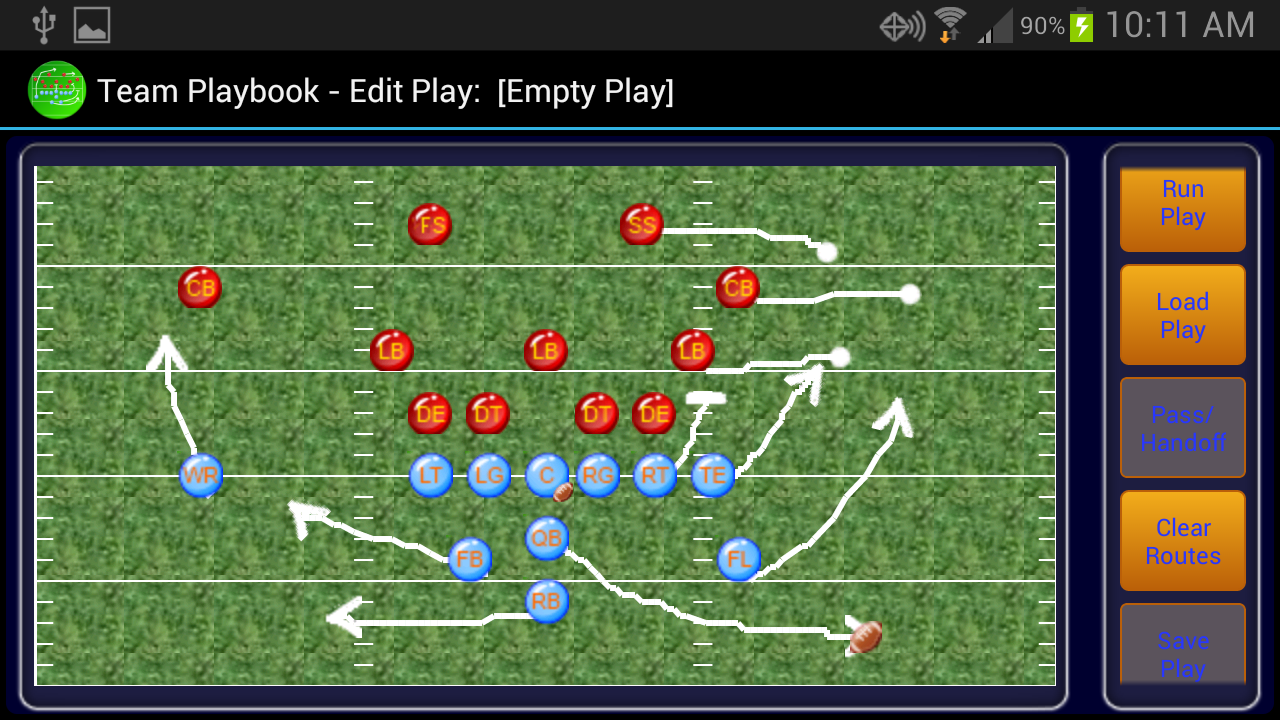Select the FL flanker player icon
Screen dimensions: 1280x720
tap(738, 559)
